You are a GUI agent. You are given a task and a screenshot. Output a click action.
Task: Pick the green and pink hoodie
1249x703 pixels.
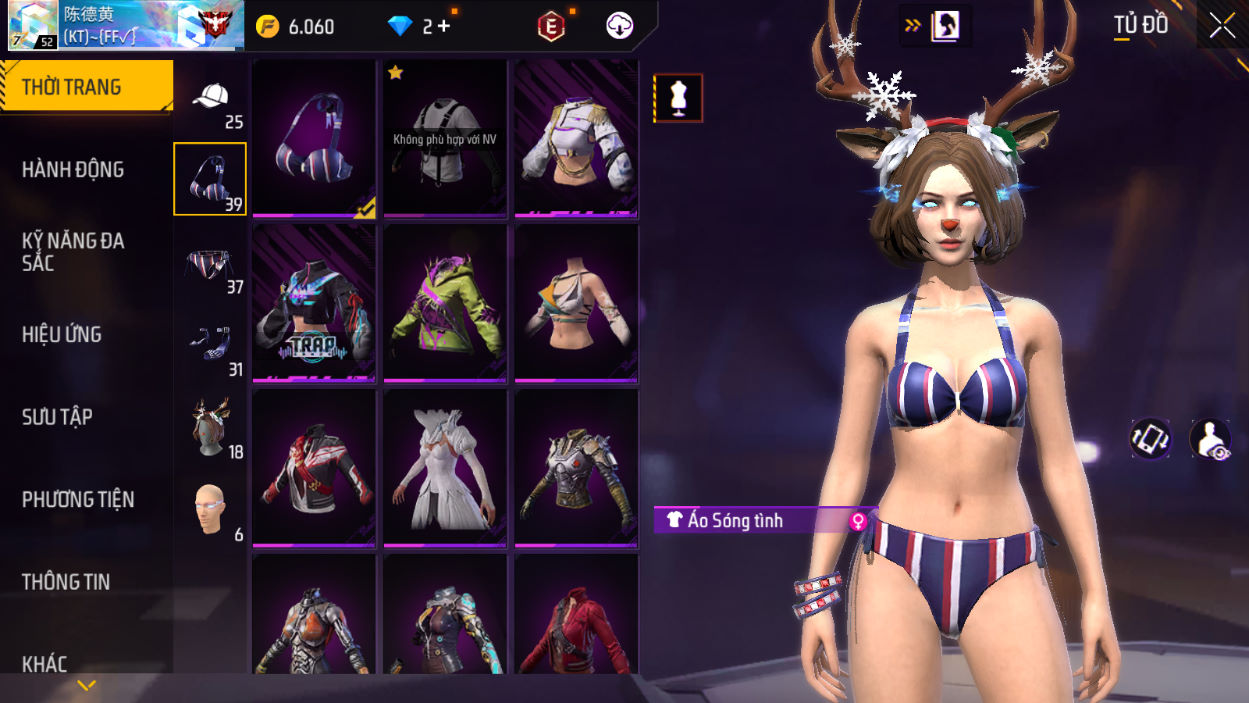(445, 302)
